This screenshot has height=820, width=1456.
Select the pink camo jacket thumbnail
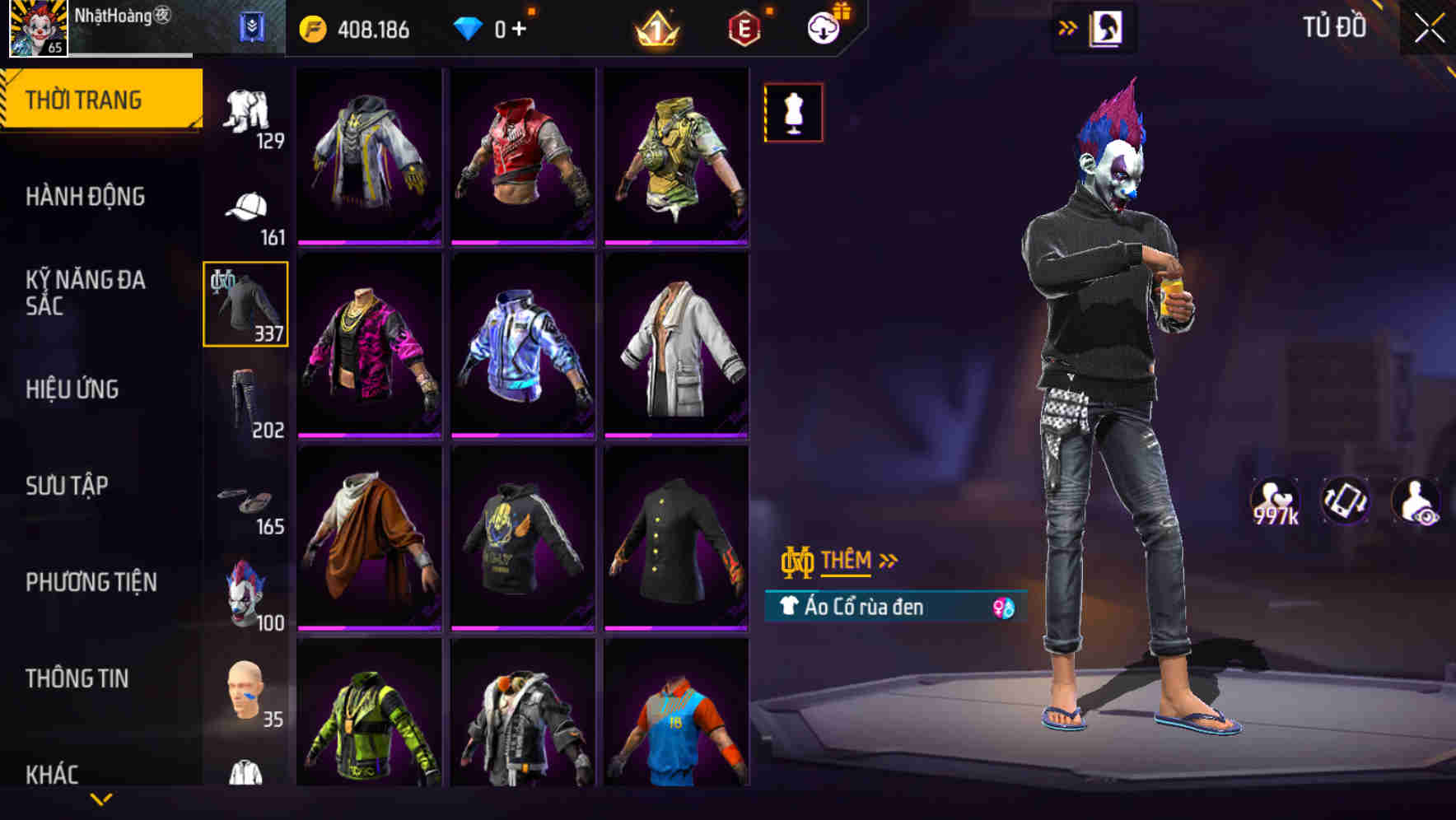click(368, 345)
